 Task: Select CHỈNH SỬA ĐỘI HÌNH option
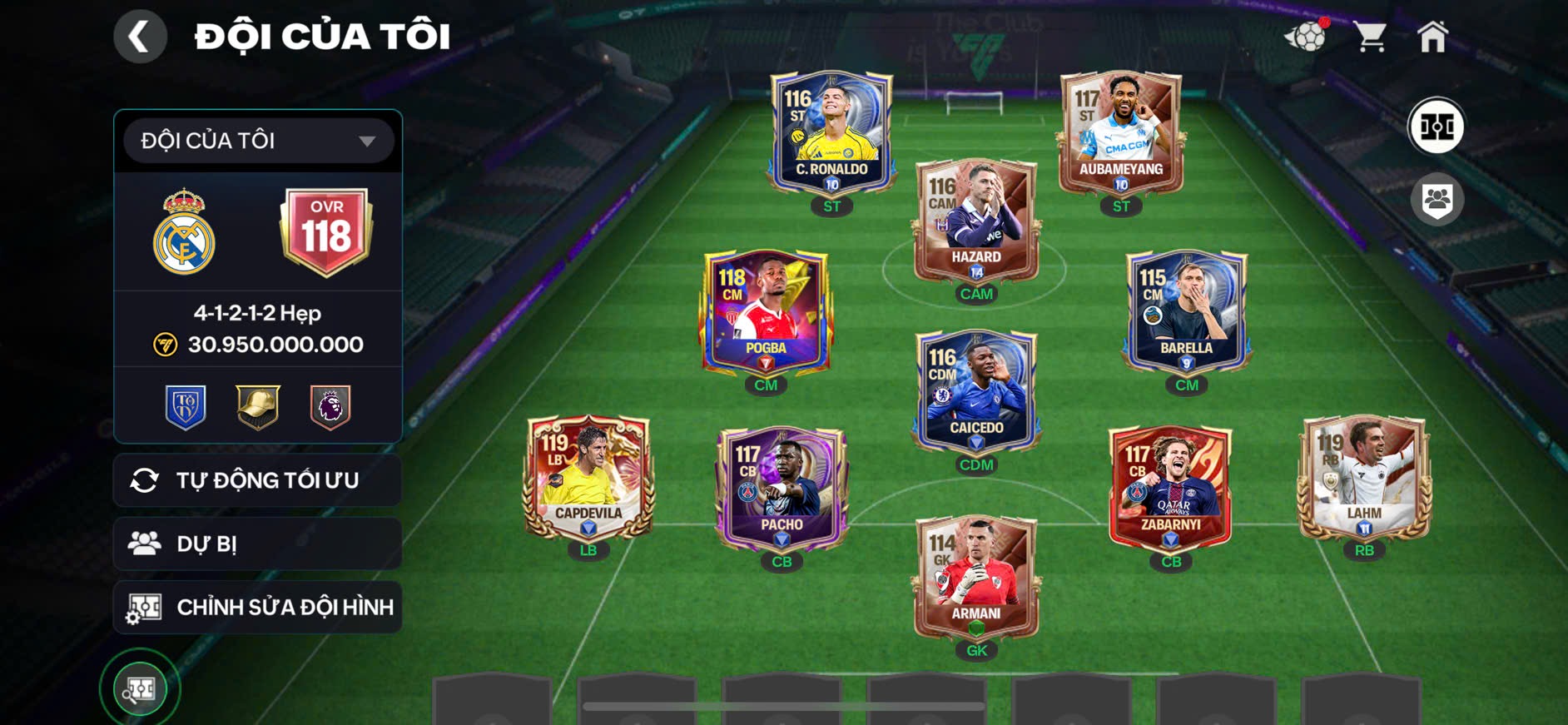click(257, 607)
